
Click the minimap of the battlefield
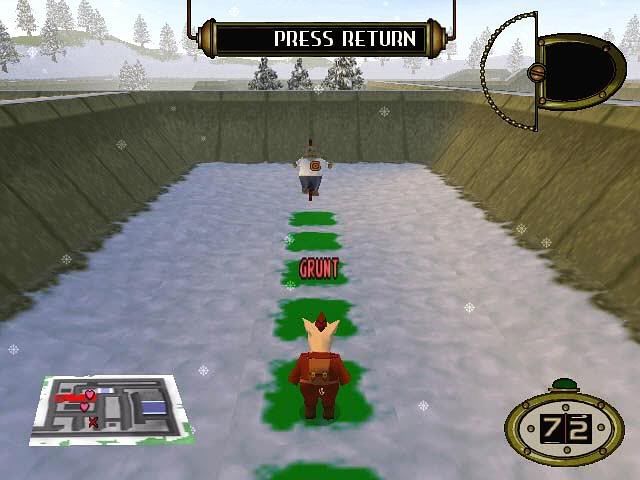(108, 408)
